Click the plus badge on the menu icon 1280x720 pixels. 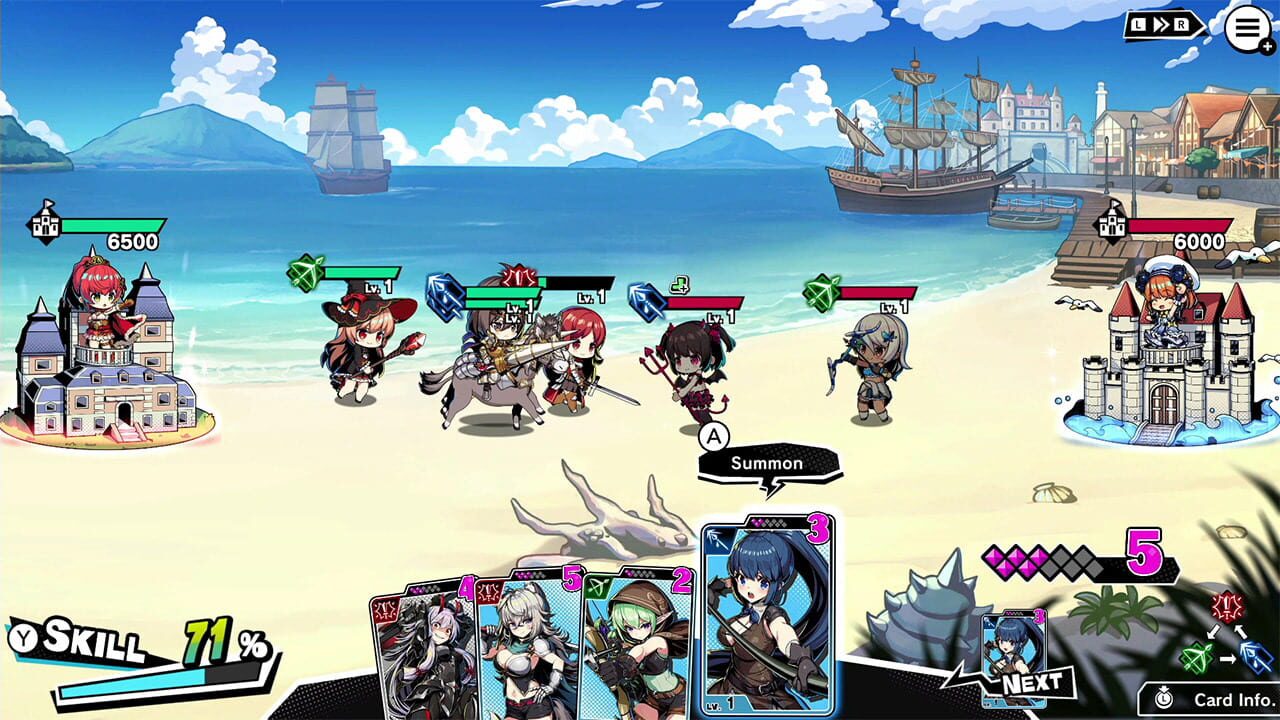1269,44
